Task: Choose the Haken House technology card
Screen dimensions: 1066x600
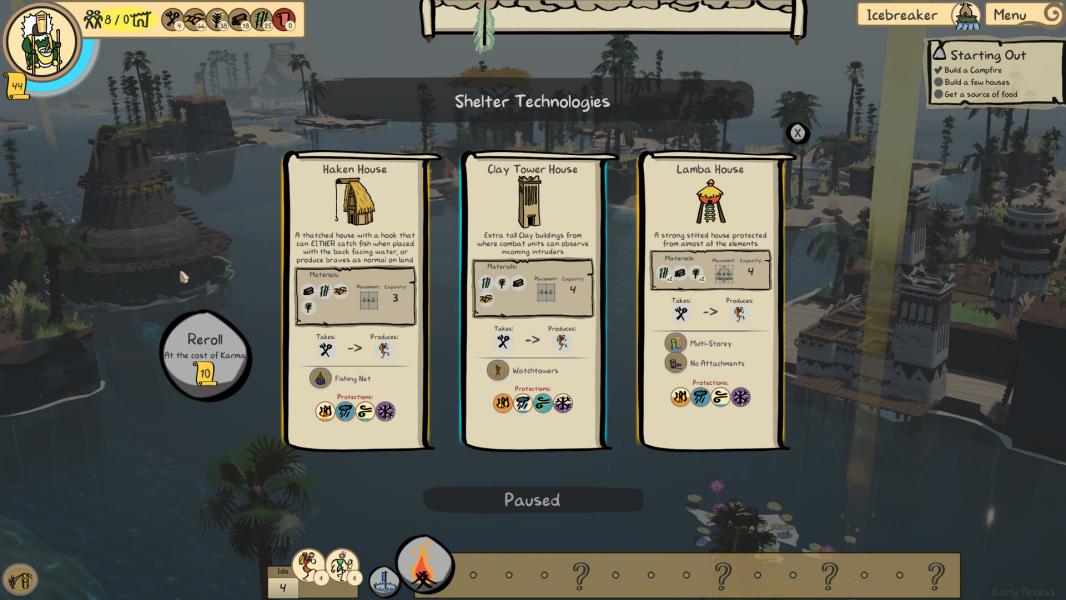Action: (355, 300)
